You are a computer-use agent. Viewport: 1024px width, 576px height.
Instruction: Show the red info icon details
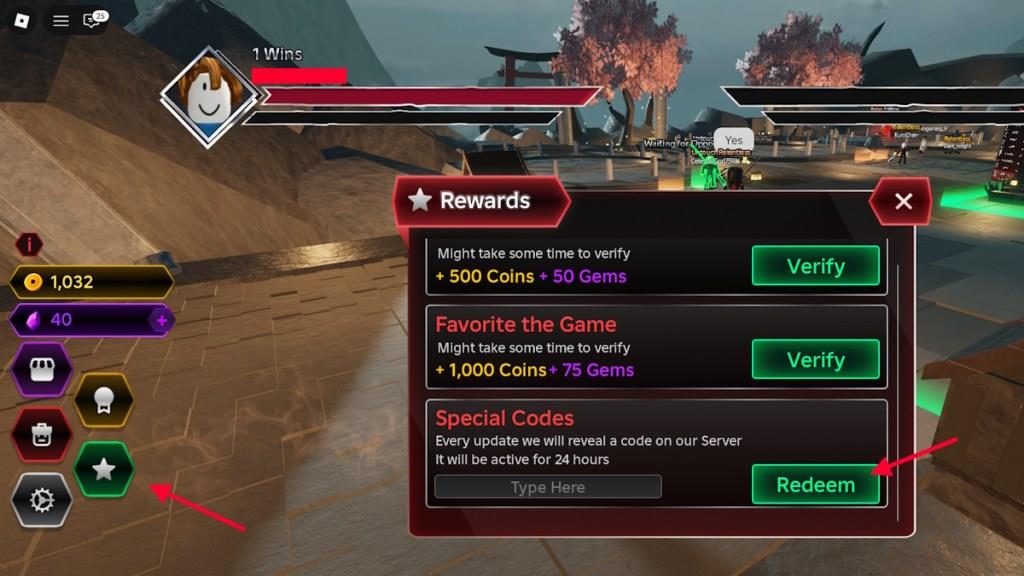(x=29, y=245)
